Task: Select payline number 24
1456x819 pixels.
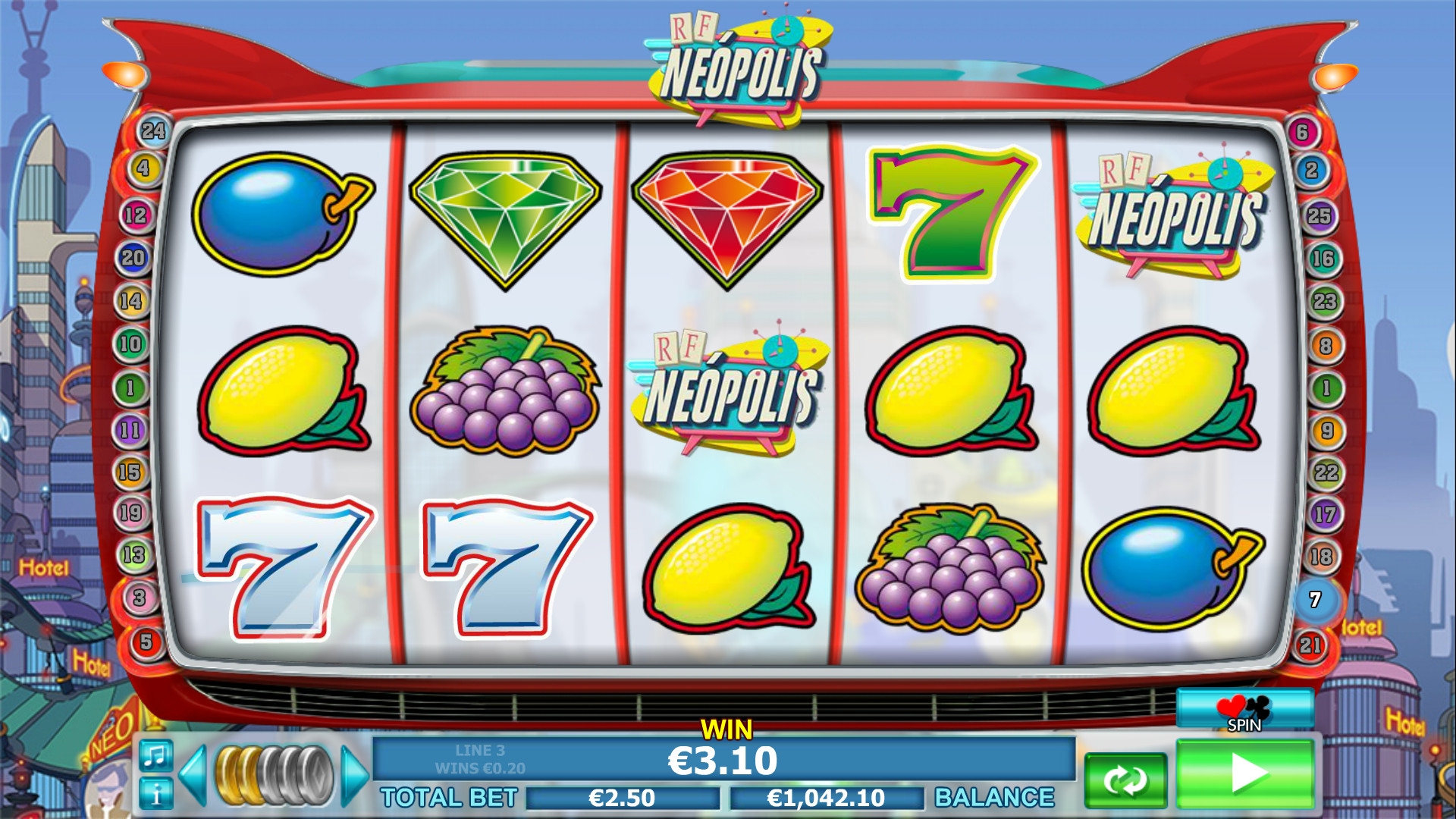Action: (x=153, y=131)
